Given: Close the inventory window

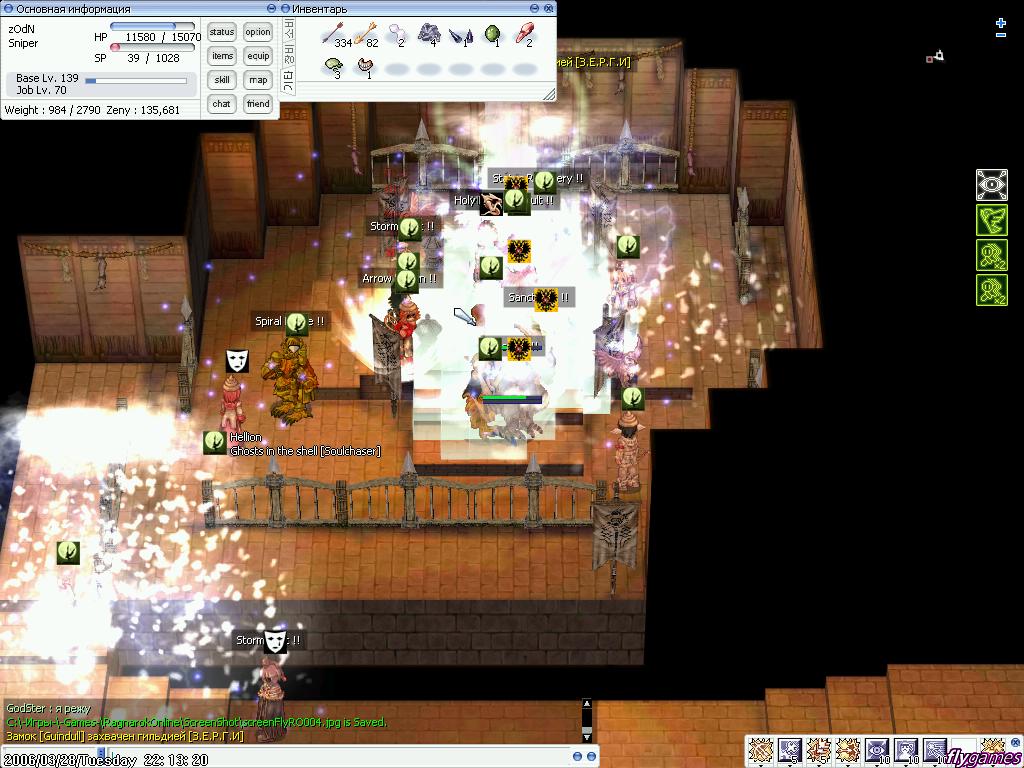Looking at the screenshot, I should click(547, 9).
